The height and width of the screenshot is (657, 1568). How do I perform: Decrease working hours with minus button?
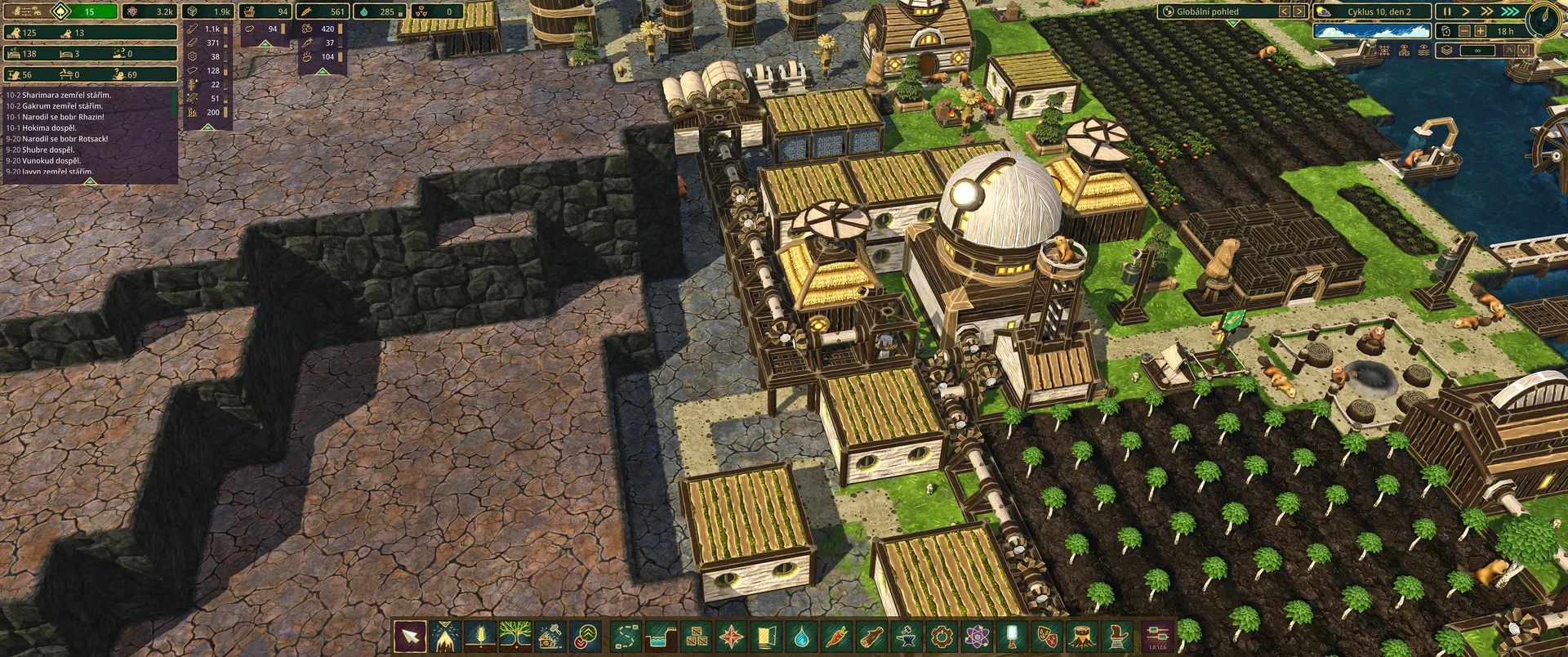pyautogui.click(x=1464, y=31)
